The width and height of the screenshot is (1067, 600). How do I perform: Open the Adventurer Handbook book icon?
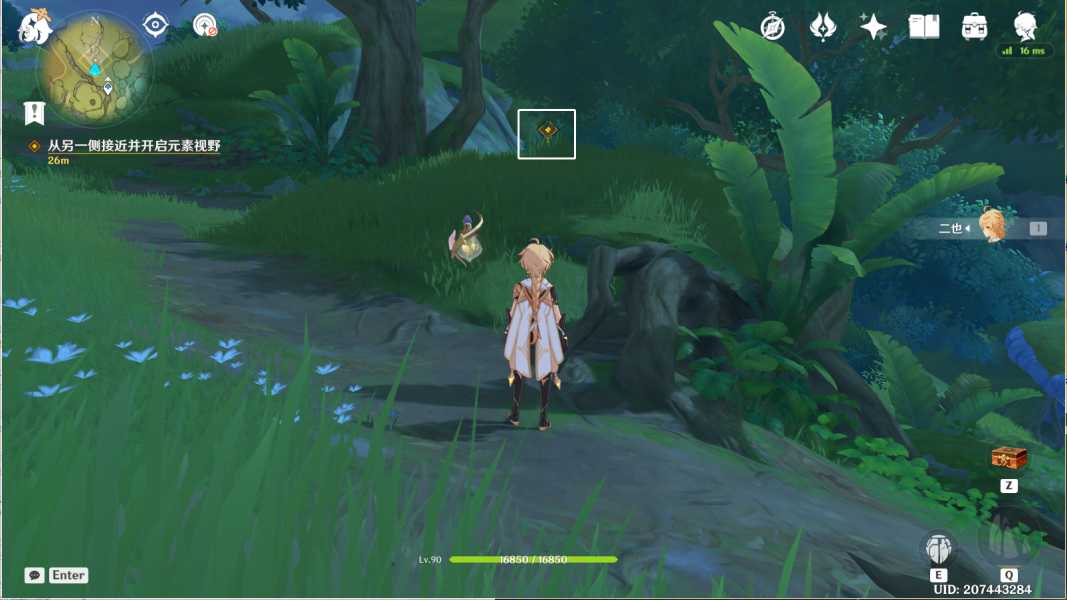point(923,27)
